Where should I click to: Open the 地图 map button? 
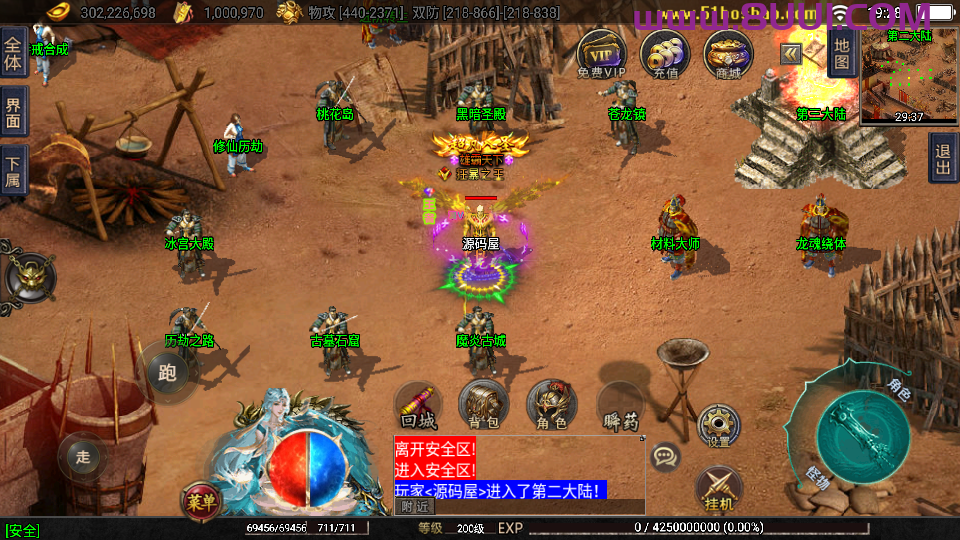point(841,52)
